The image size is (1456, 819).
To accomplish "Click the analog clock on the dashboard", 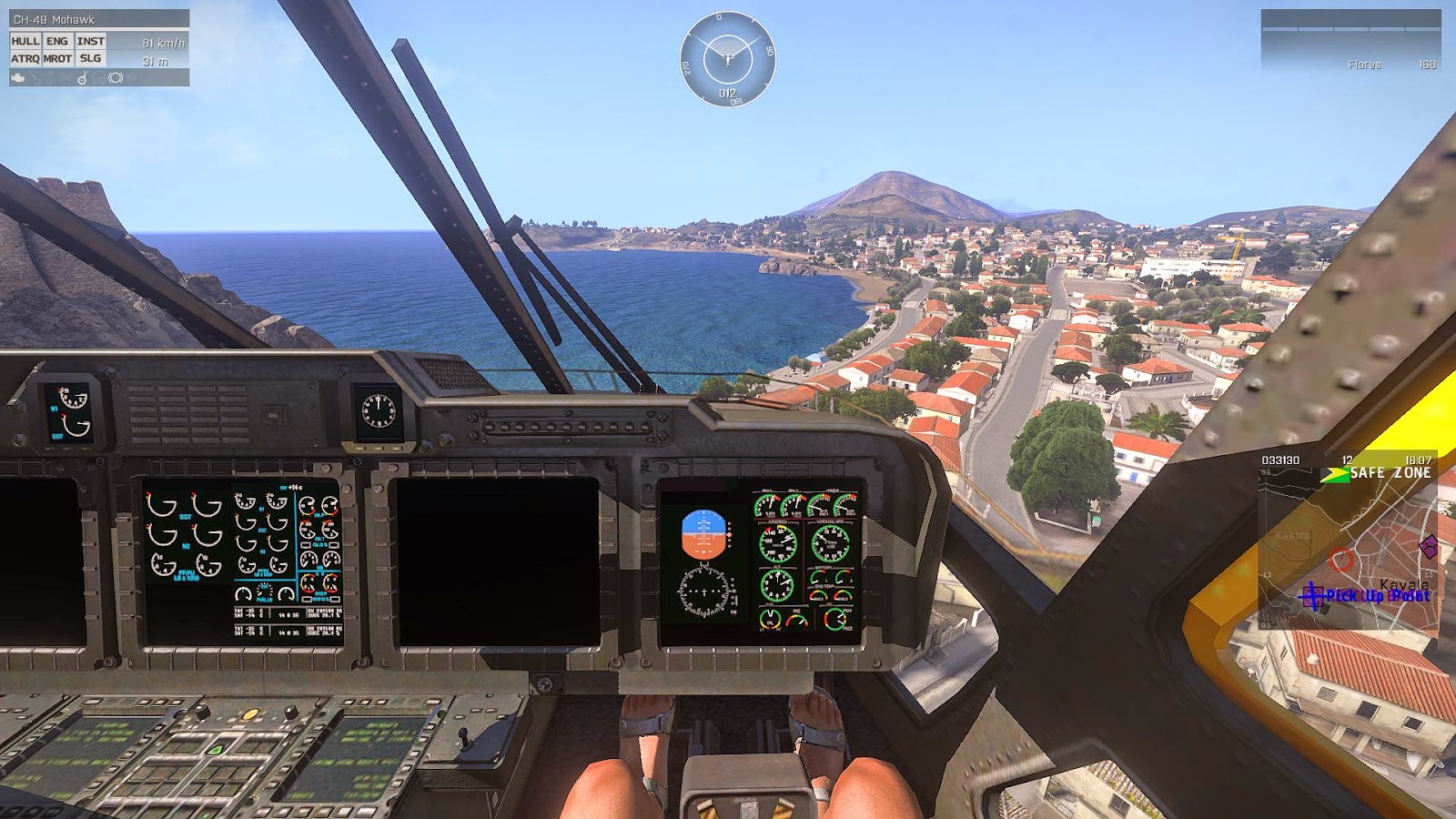I will tap(378, 410).
